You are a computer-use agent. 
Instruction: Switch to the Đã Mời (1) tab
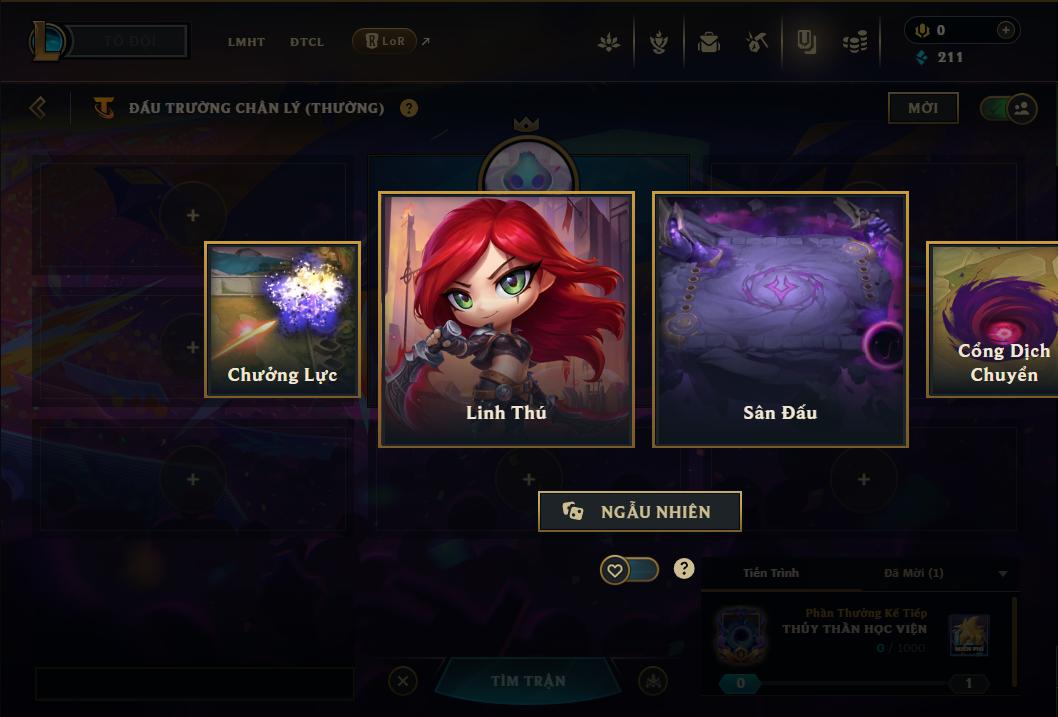pyautogui.click(x=913, y=573)
